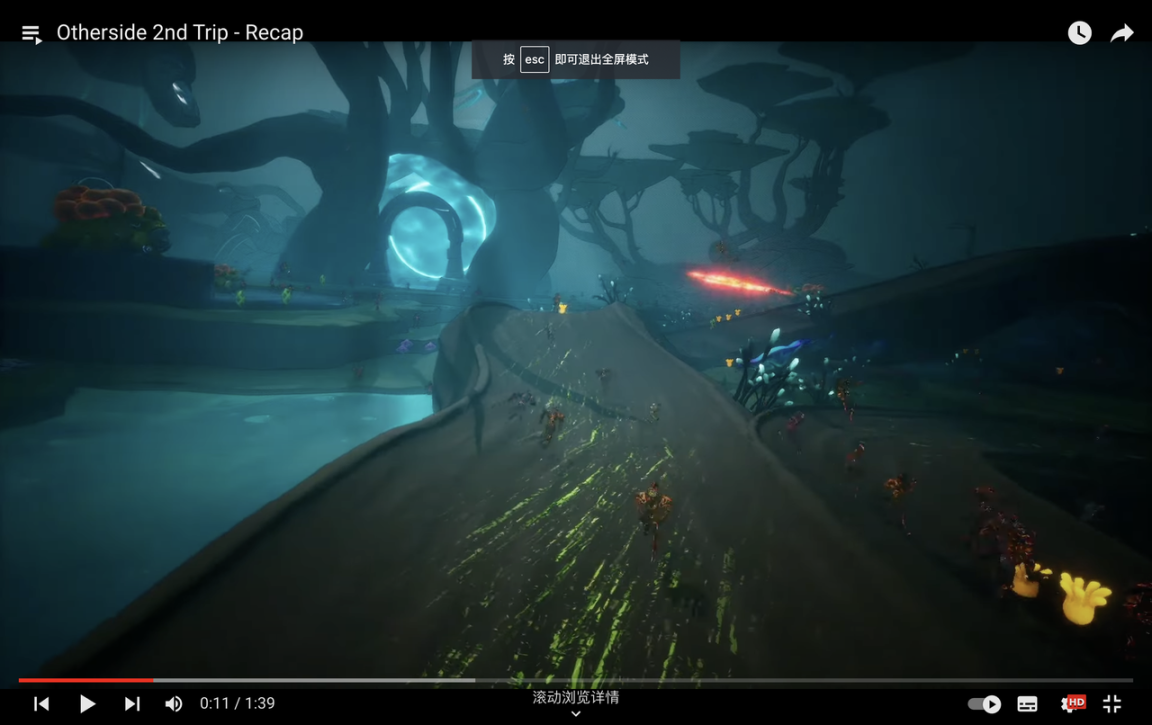
Task: Exit fullscreen mode
Action: pos(1112,704)
